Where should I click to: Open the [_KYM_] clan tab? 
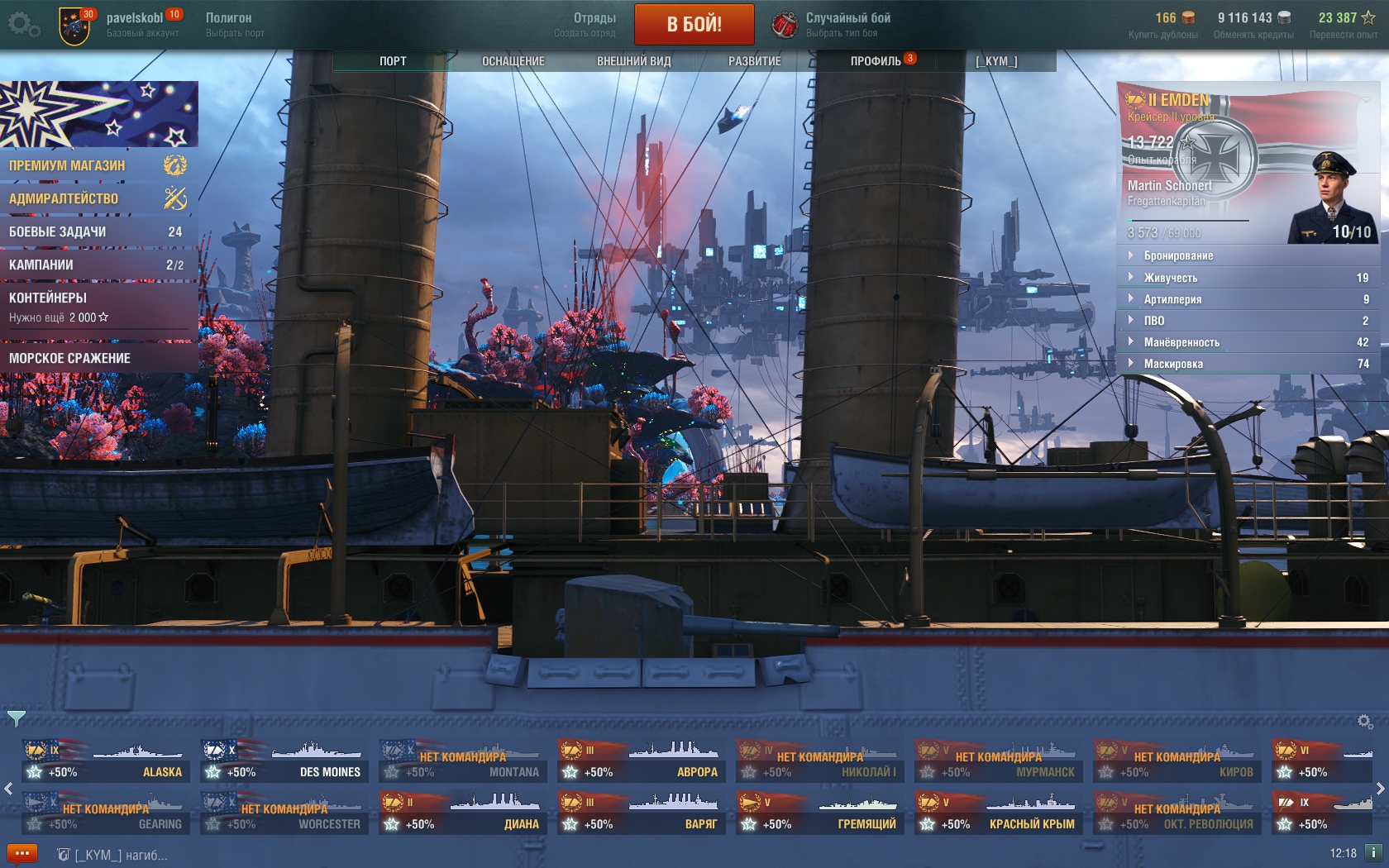pos(996,61)
